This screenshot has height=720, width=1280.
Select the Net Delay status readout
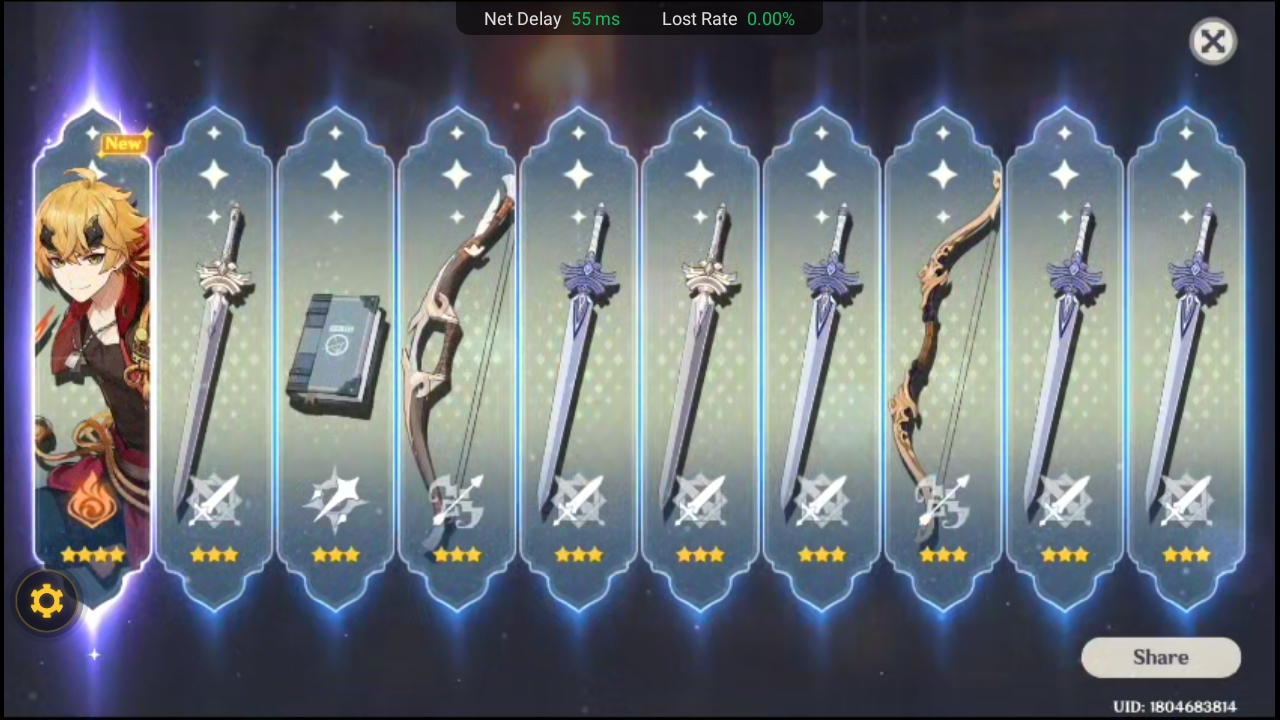(x=552, y=19)
